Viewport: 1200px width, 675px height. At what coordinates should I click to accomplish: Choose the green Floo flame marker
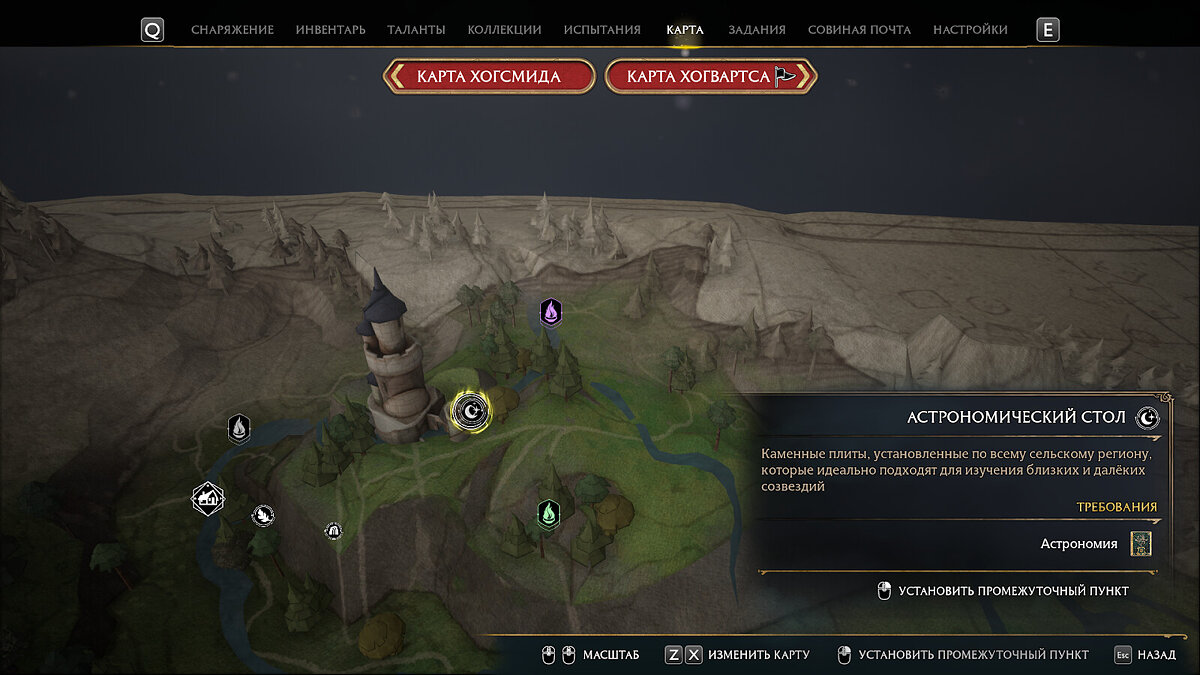pos(548,514)
